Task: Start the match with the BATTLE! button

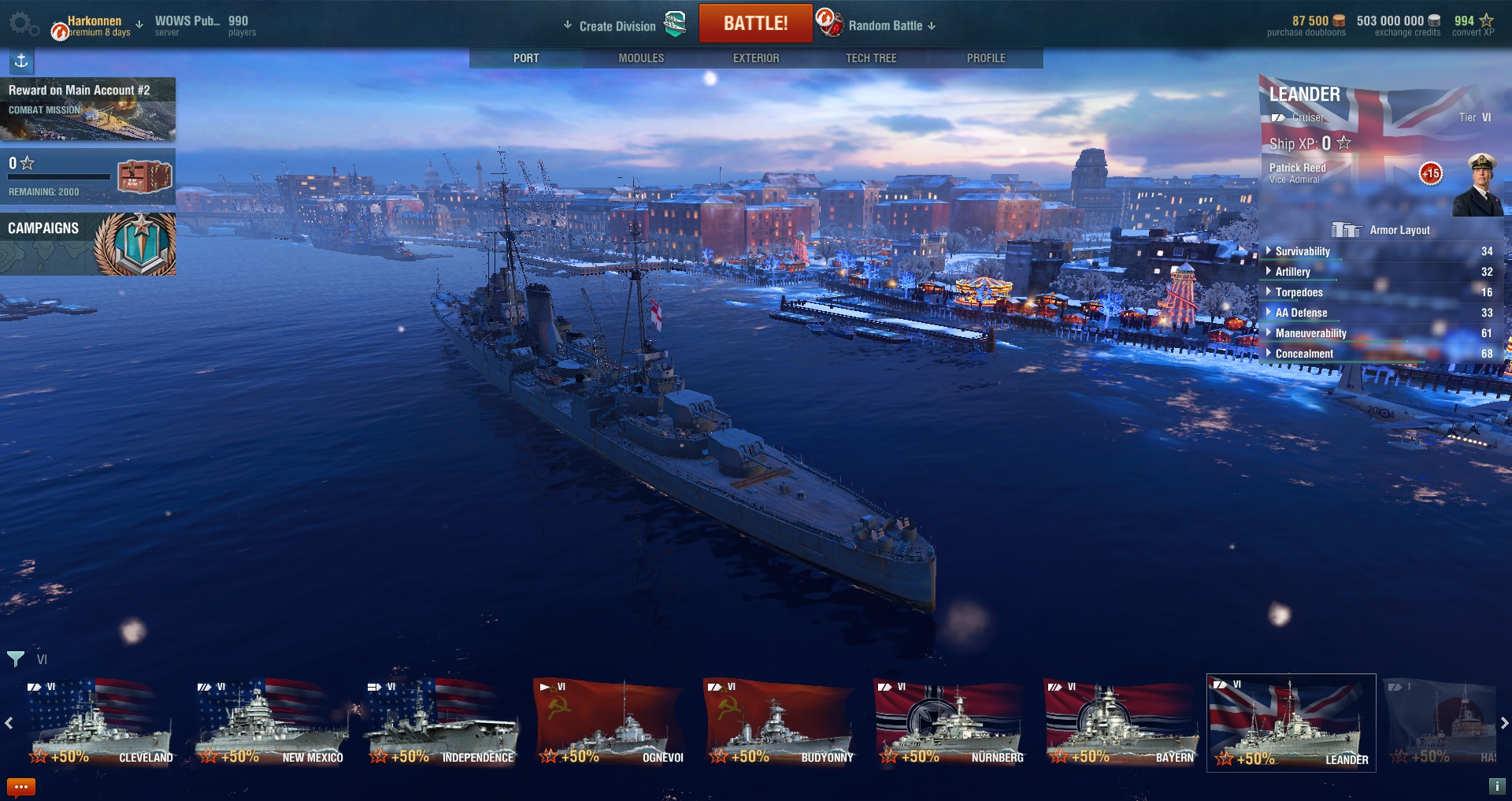Action: click(x=755, y=24)
